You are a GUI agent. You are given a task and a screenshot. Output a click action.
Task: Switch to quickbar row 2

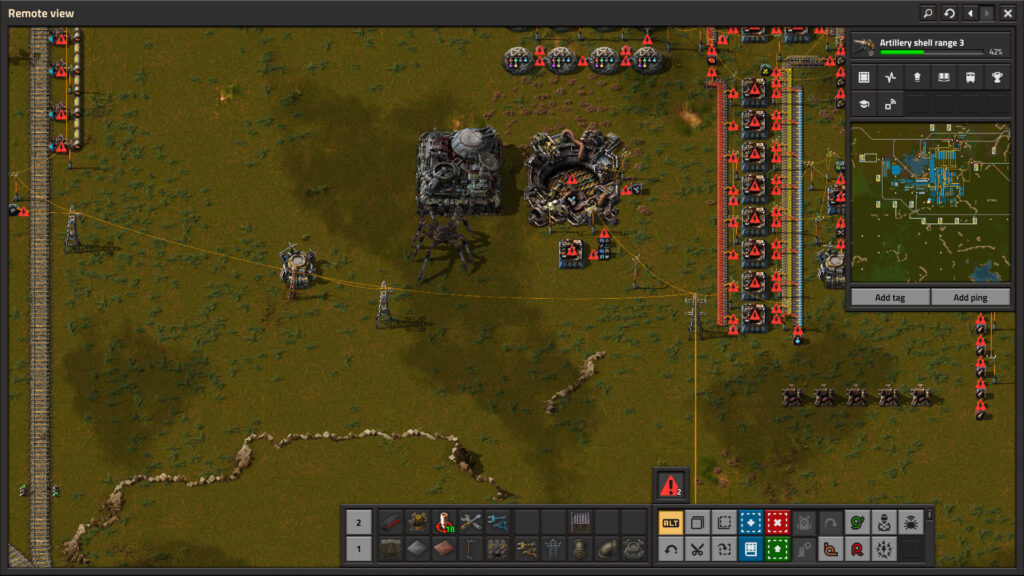pyautogui.click(x=360, y=522)
